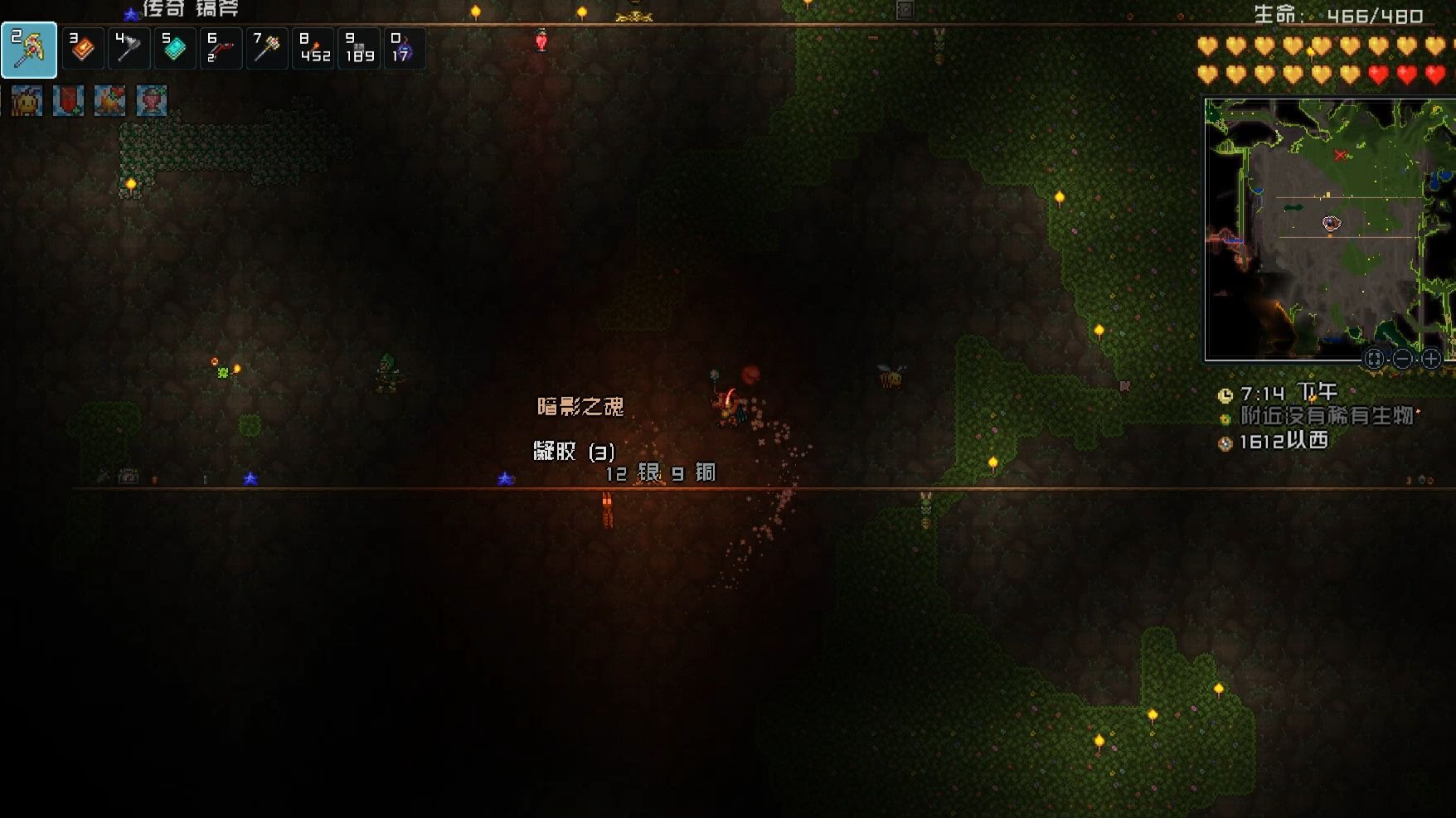Click the minimap
The width and height of the screenshot is (1456, 818).
click(x=1328, y=228)
